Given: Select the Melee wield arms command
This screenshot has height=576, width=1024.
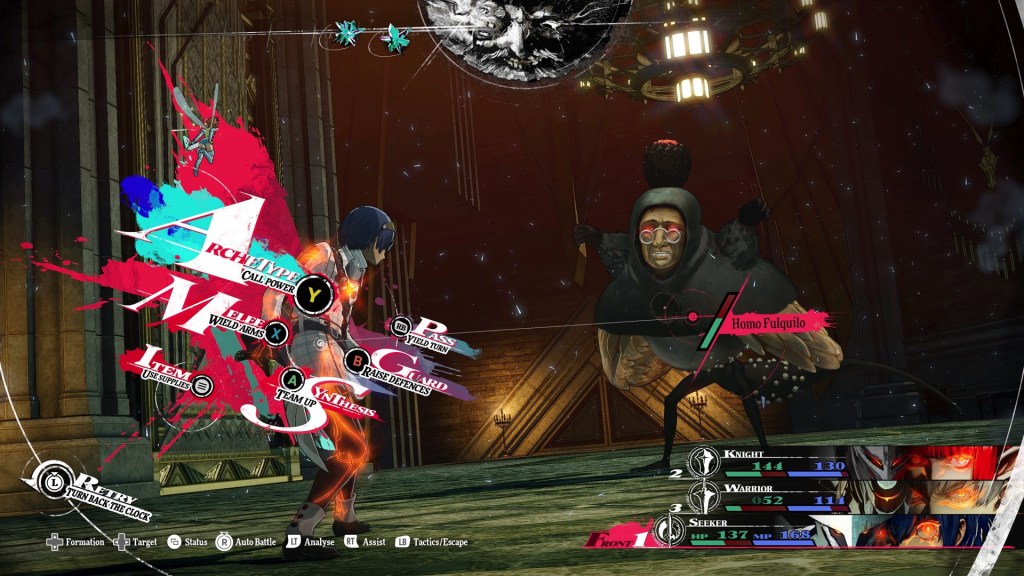Looking at the screenshot, I should [277, 333].
